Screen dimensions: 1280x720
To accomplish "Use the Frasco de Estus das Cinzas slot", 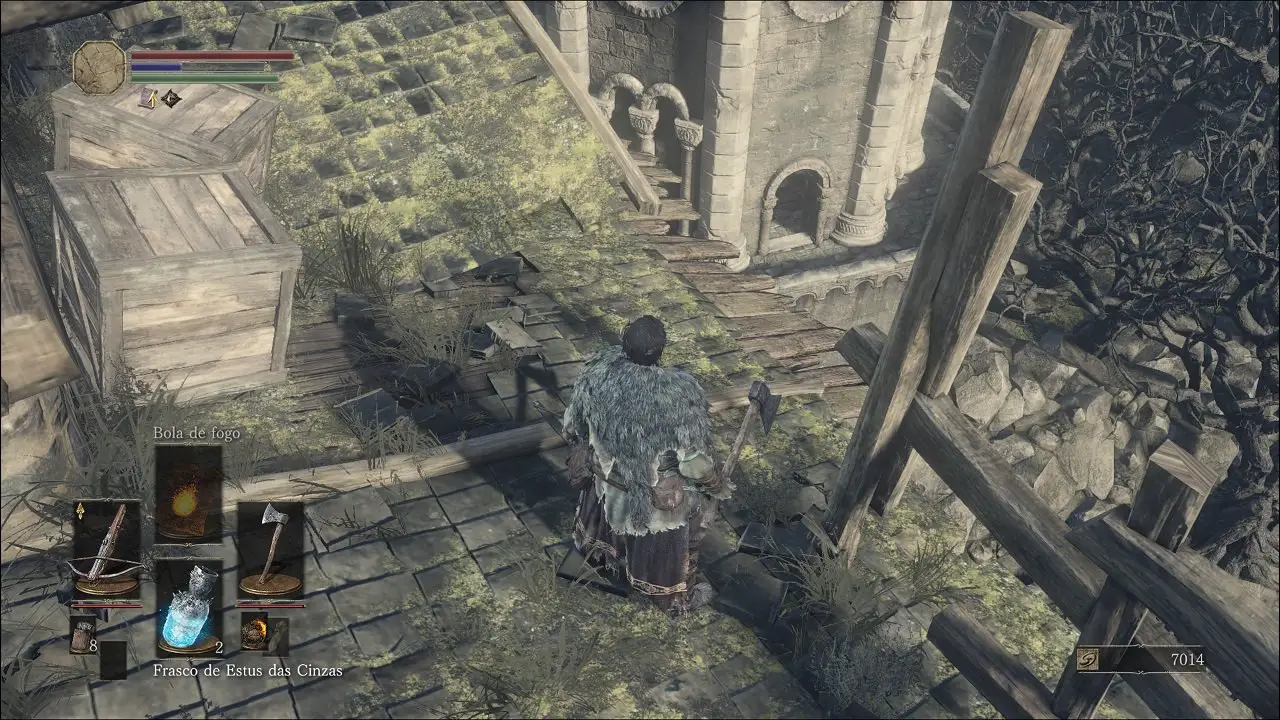I will [188, 608].
